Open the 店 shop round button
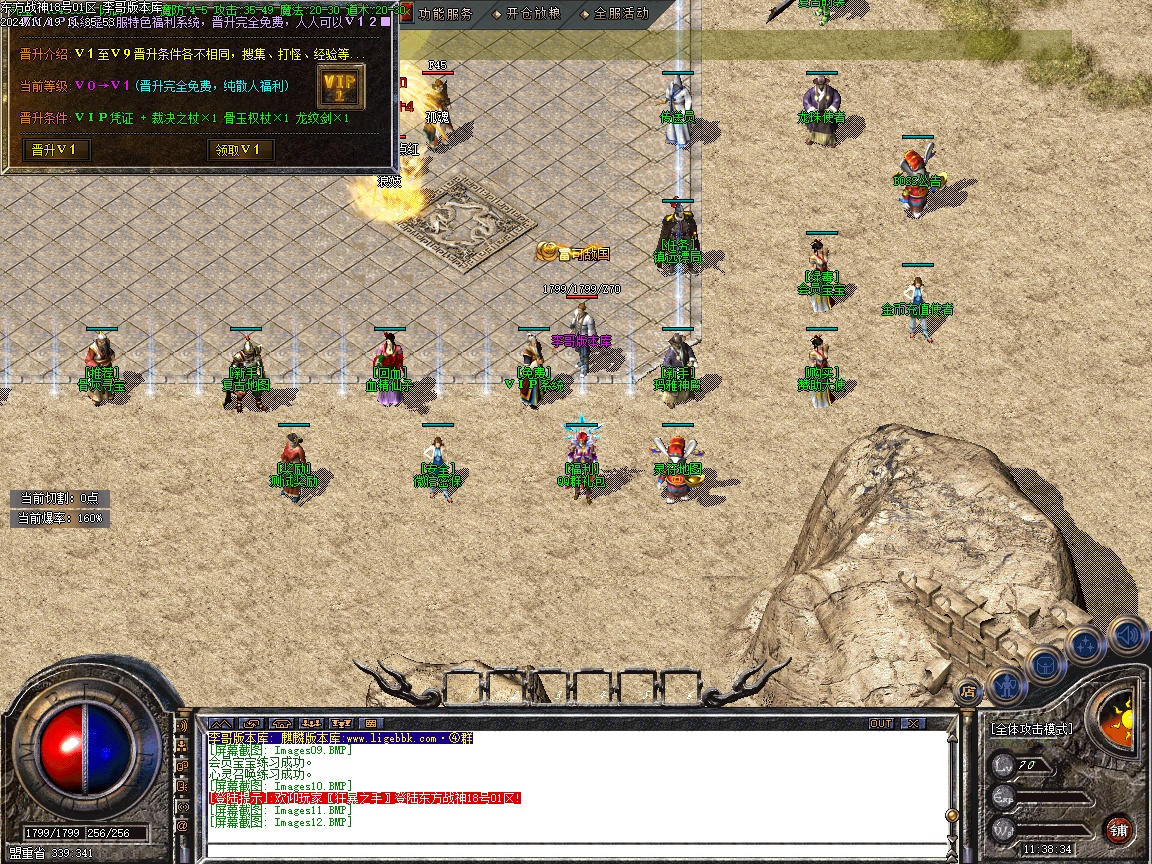Viewport: 1152px width, 864px height. 967,689
